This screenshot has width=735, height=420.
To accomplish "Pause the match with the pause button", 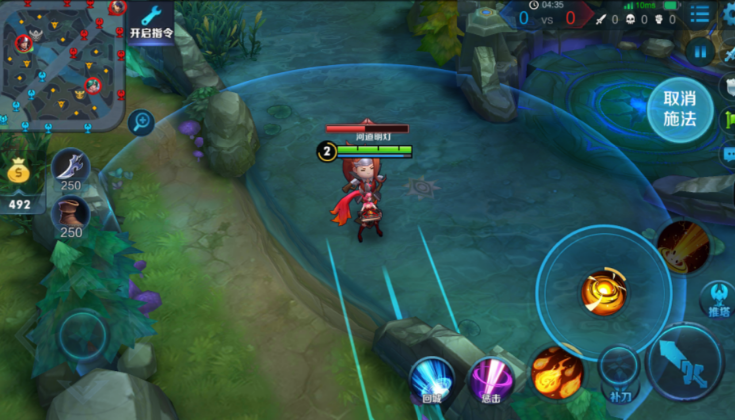I will [700, 53].
